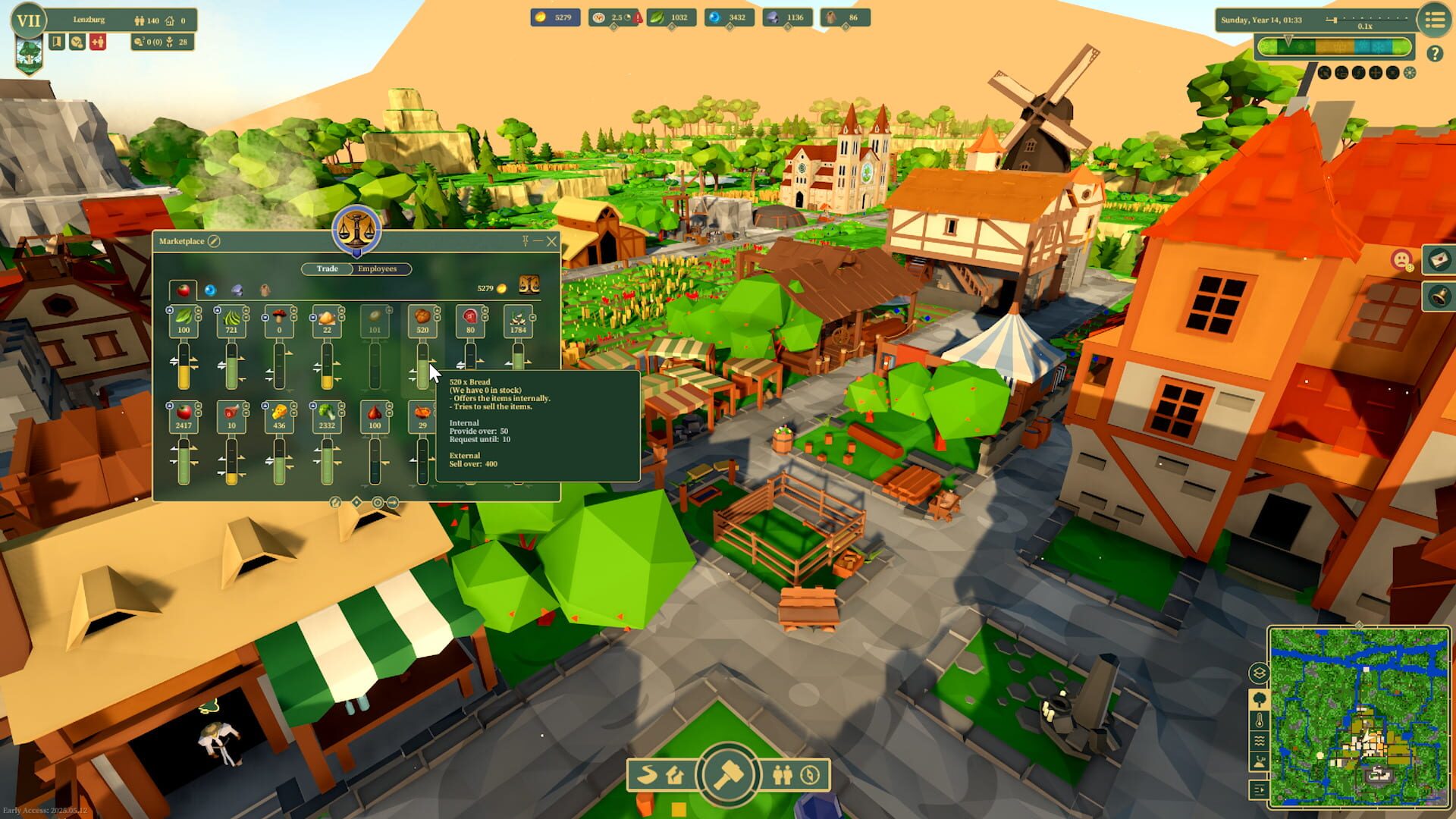Rename the Marketplace with the pencil icon
1456x819 pixels.
(214, 241)
